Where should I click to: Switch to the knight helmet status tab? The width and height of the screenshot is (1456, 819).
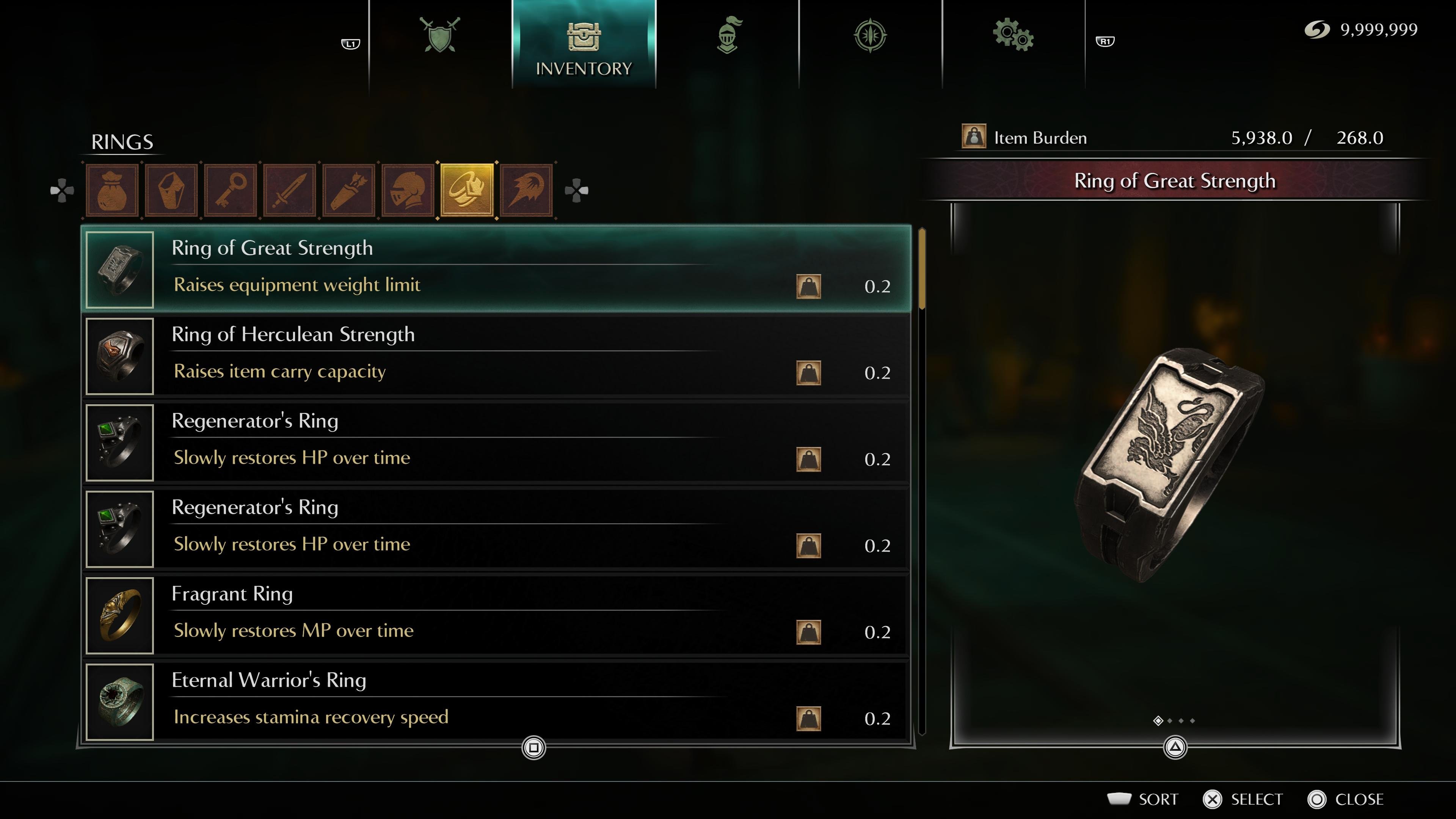point(728,35)
